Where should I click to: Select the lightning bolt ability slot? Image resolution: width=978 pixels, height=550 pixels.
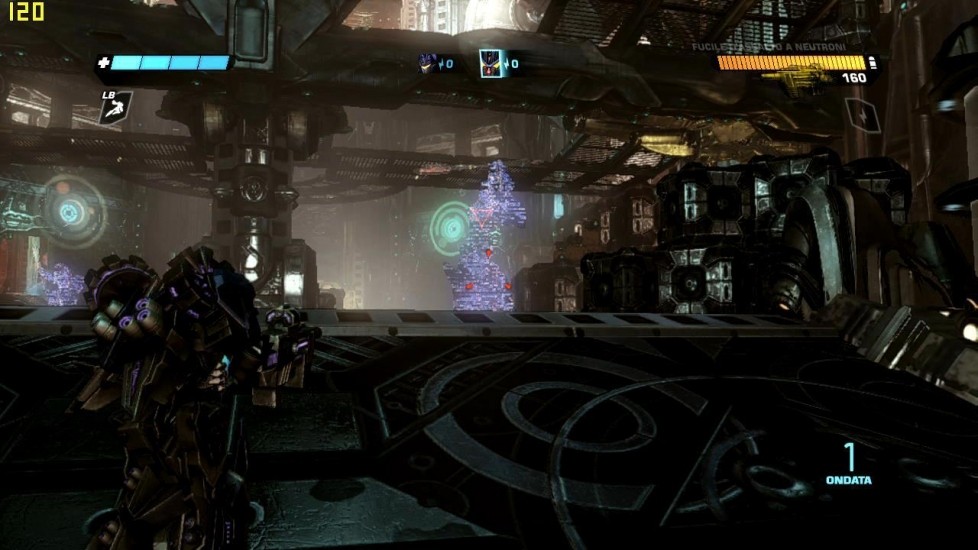863,114
